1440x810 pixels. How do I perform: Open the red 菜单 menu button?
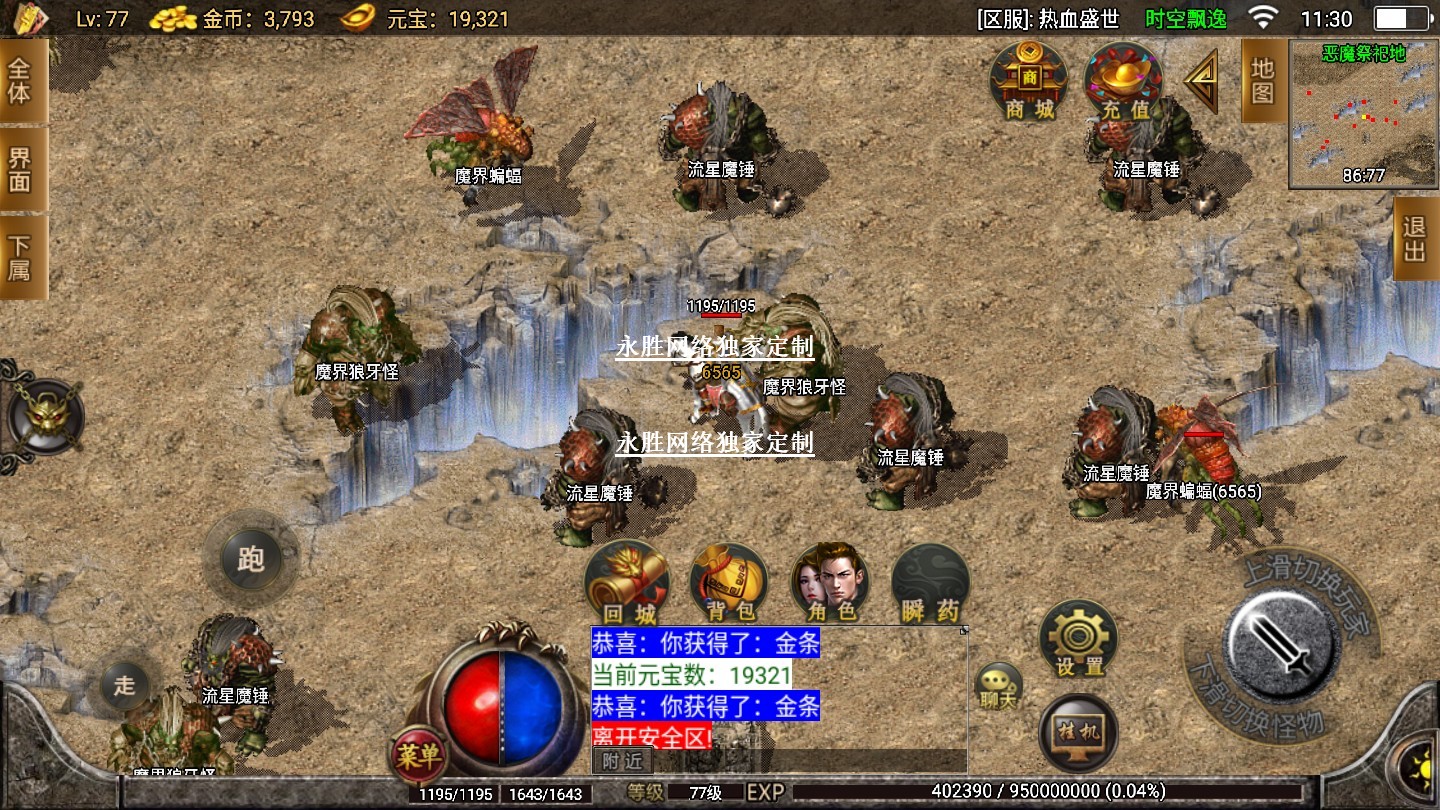click(x=417, y=756)
